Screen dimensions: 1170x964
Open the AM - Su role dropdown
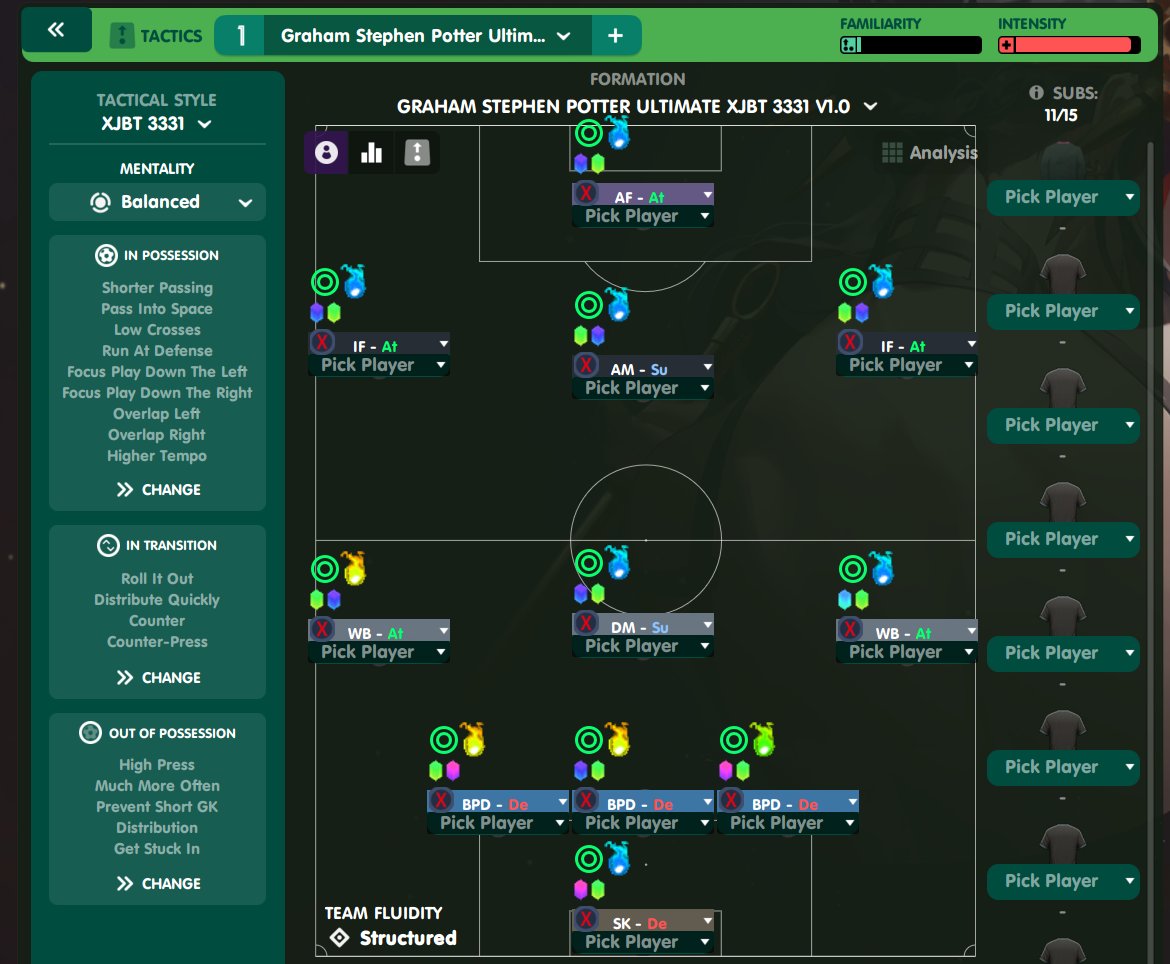[707, 367]
